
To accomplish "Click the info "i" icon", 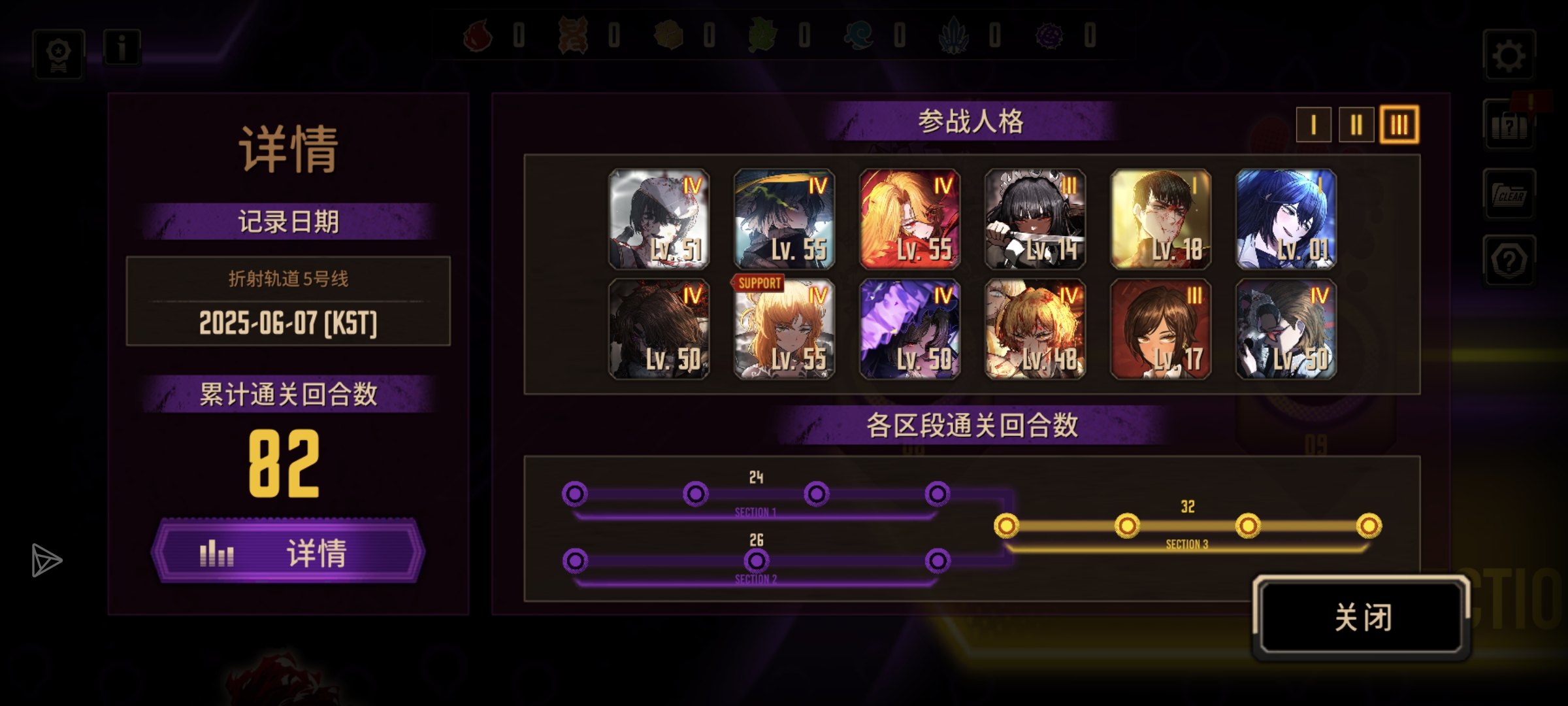I will [x=122, y=48].
